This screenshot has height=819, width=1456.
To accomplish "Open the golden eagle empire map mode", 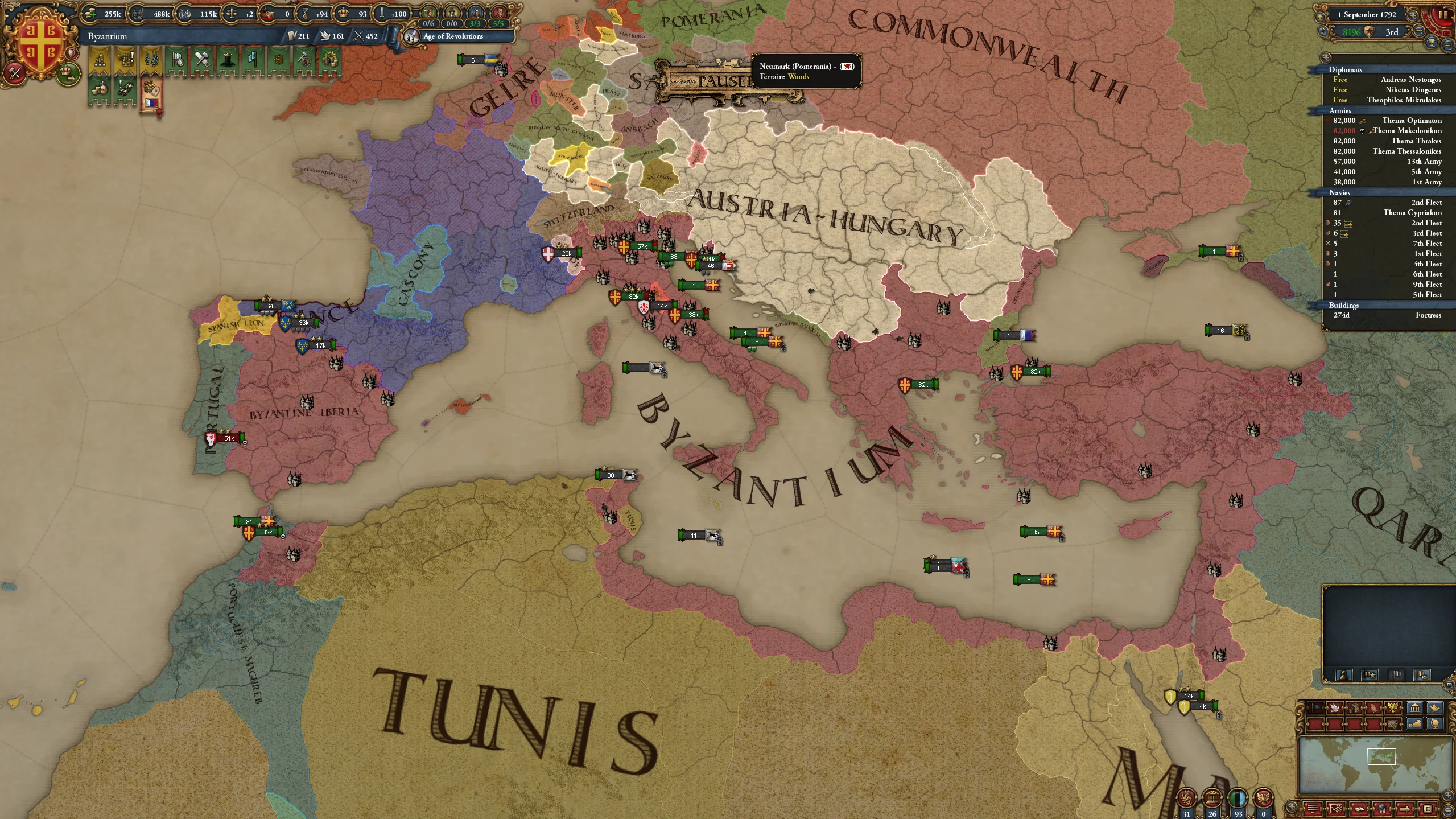I will pyautogui.click(x=1393, y=707).
